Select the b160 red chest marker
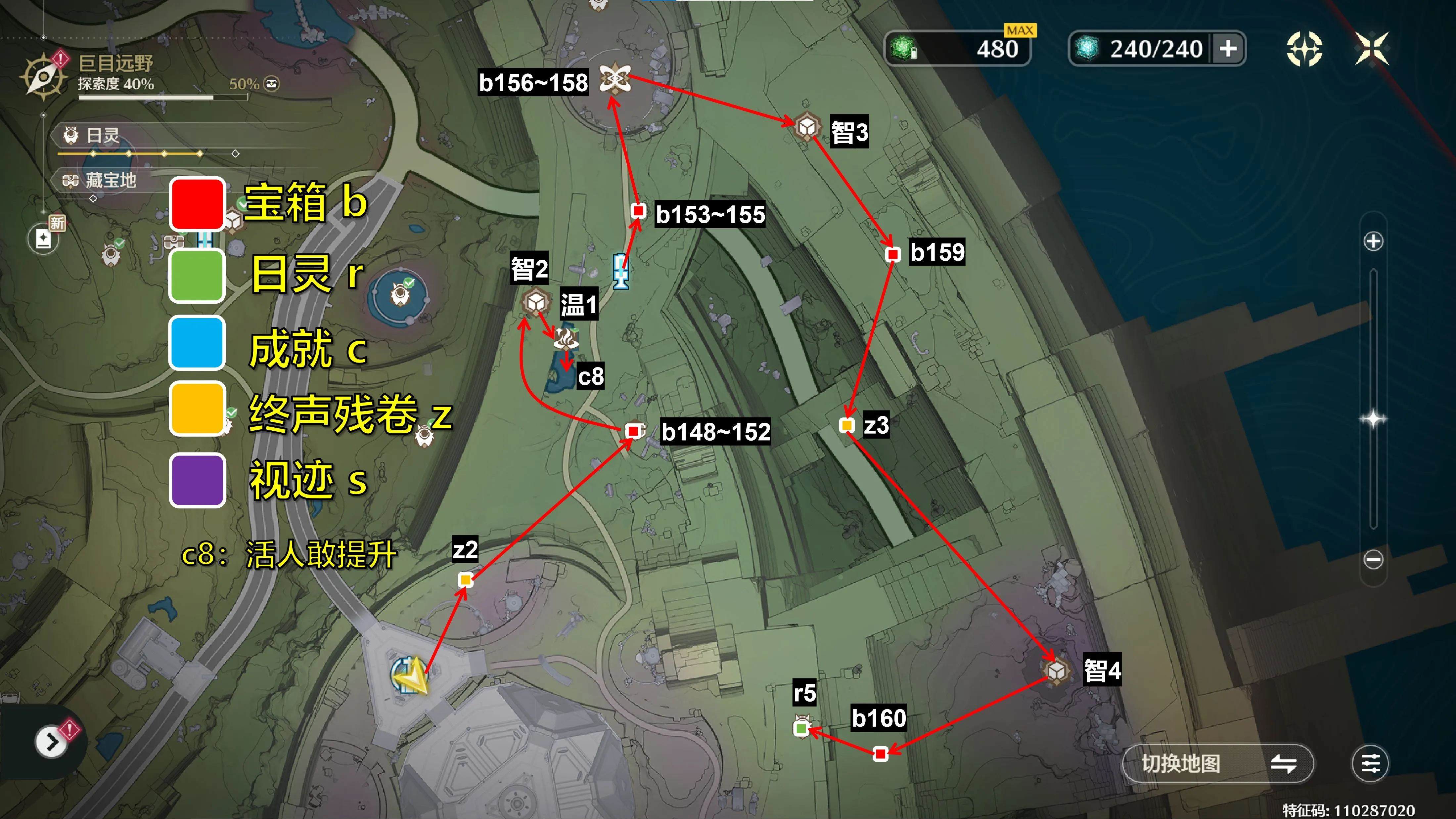The width and height of the screenshot is (1456, 819). point(881,754)
